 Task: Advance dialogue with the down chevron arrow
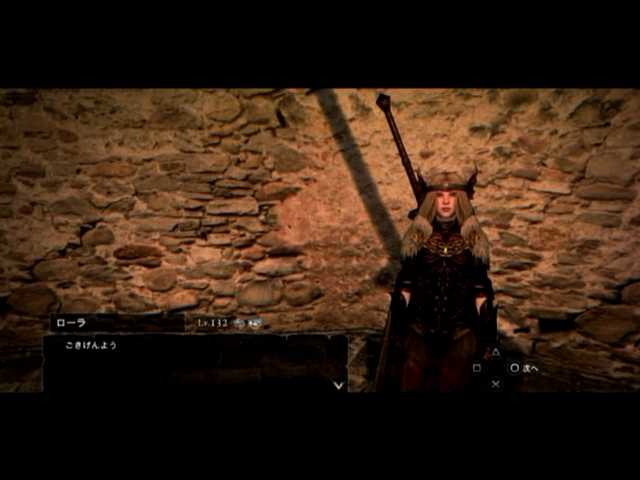338,384
